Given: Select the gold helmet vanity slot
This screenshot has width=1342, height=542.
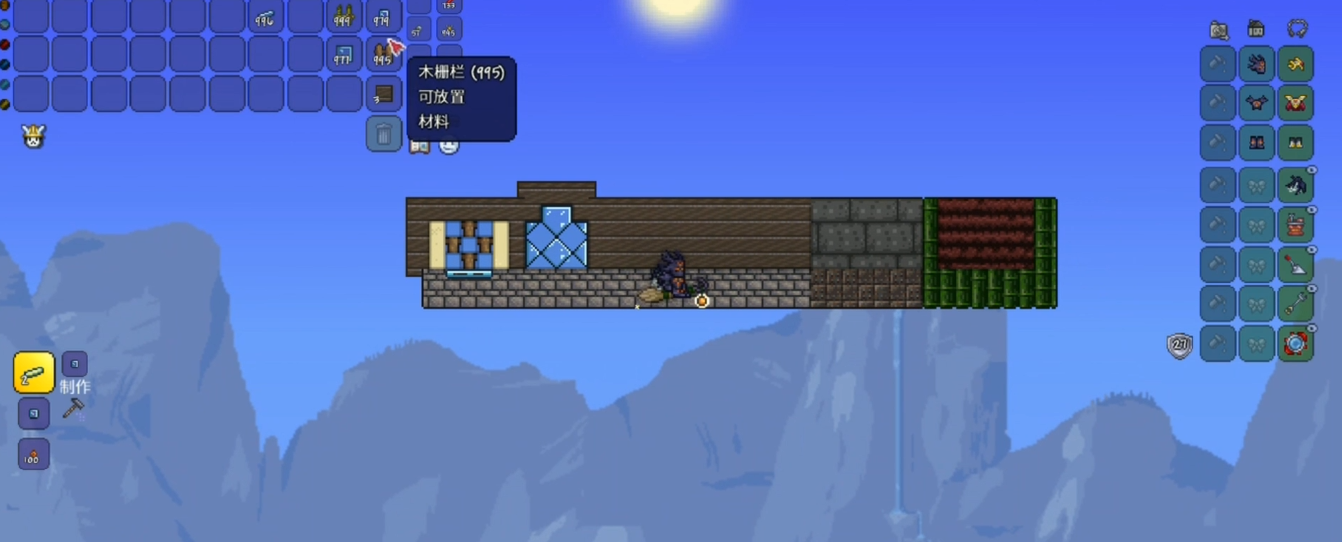Looking at the screenshot, I should [x=1296, y=65].
